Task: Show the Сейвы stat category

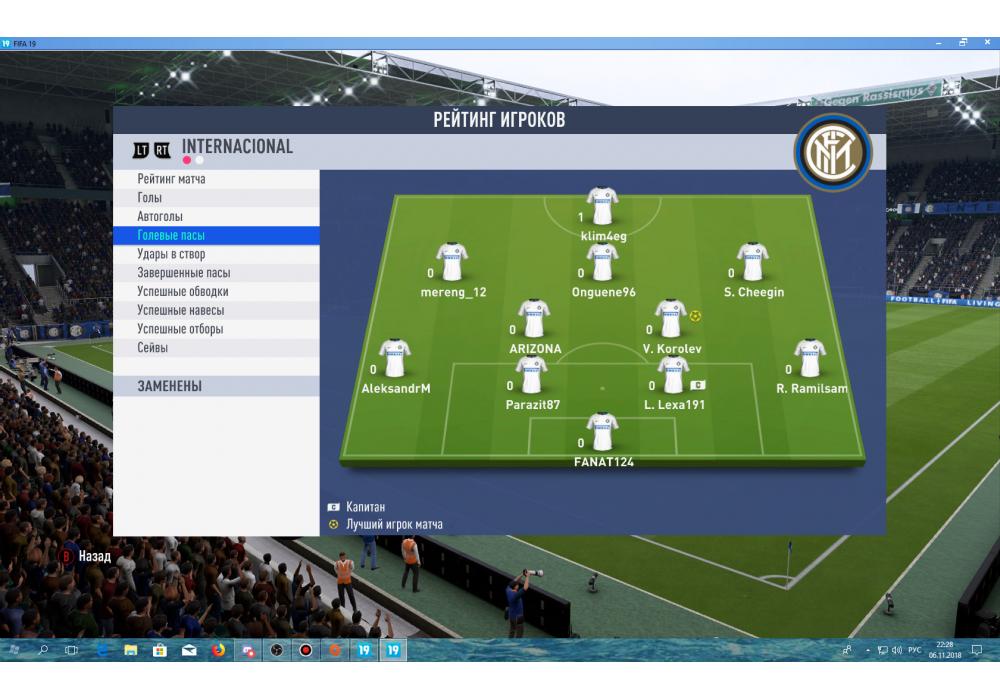Action: point(153,348)
